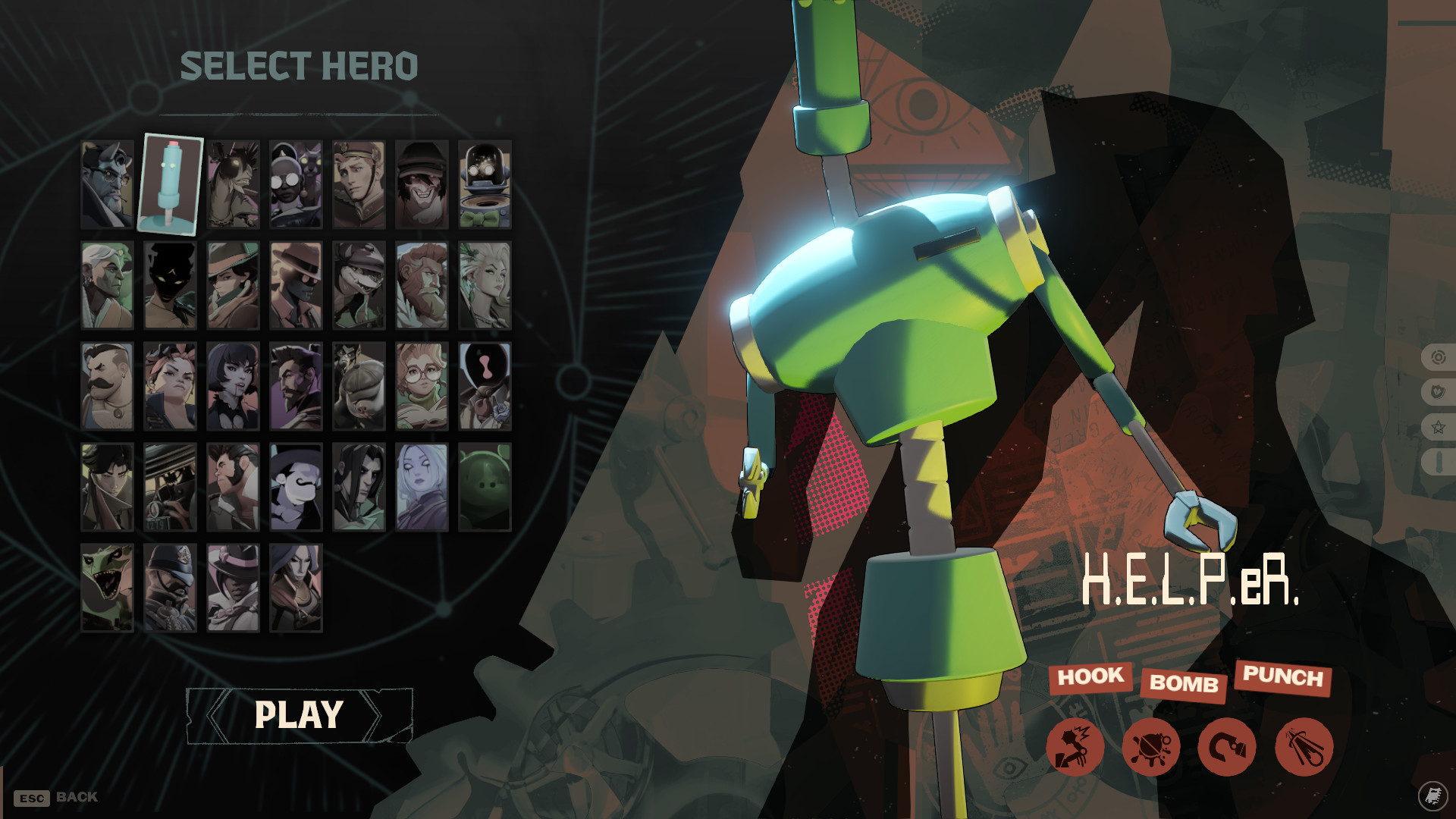The image size is (1456, 819).
Task: Click BACK at the bottom left
Action: point(61,796)
